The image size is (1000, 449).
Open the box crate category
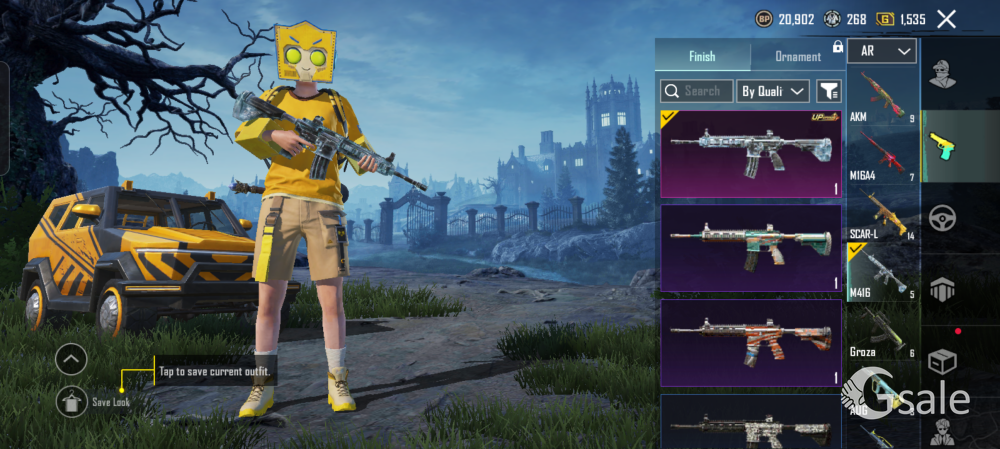942,360
